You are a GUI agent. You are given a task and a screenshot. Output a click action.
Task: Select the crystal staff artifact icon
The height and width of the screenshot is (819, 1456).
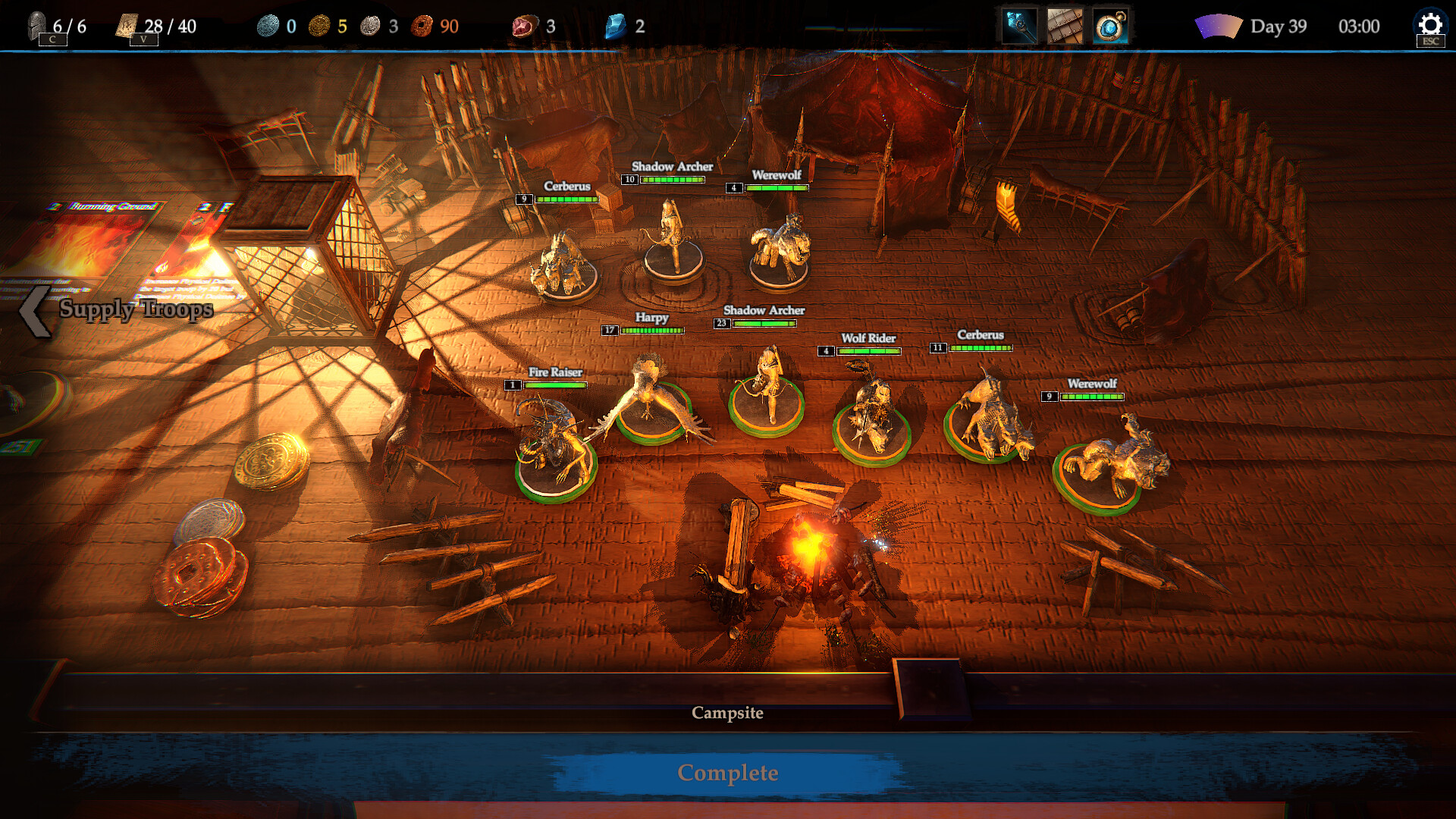point(1019,27)
